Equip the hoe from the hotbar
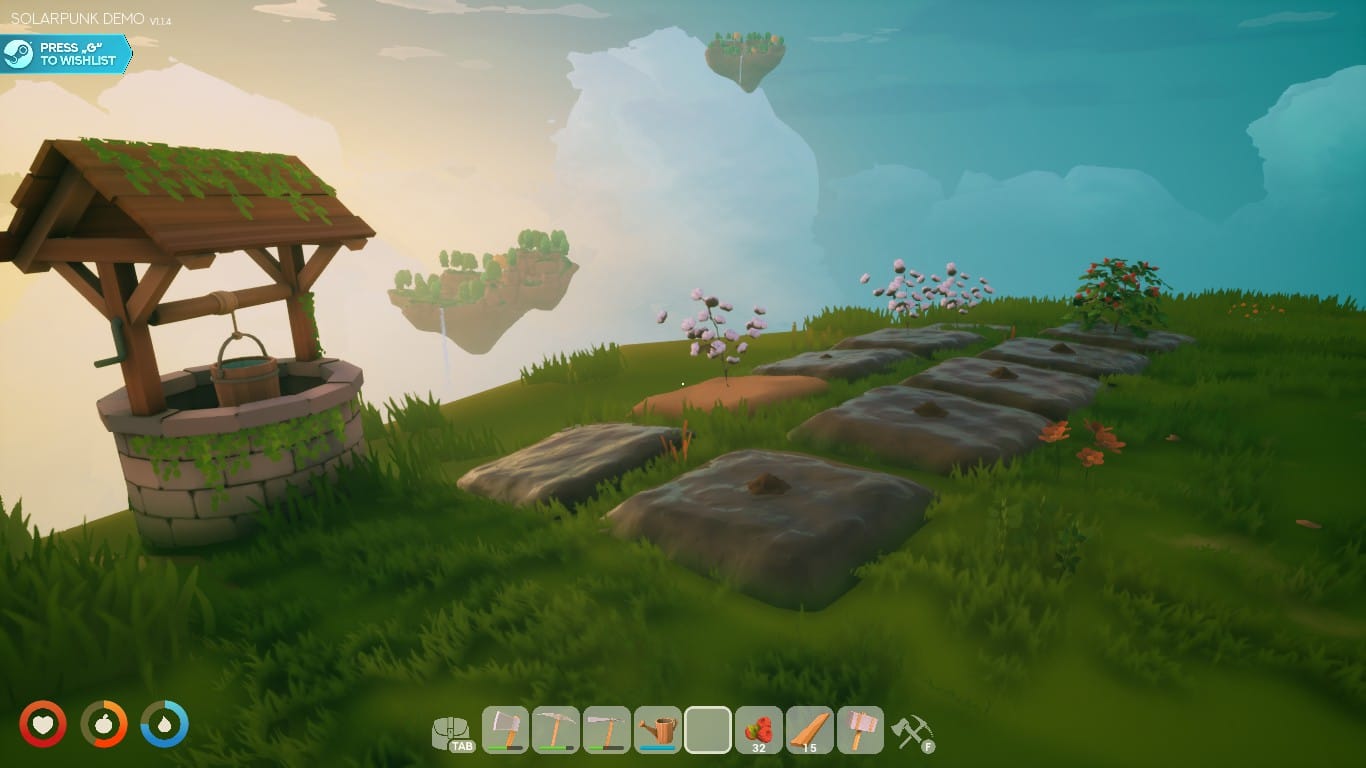 [606, 730]
